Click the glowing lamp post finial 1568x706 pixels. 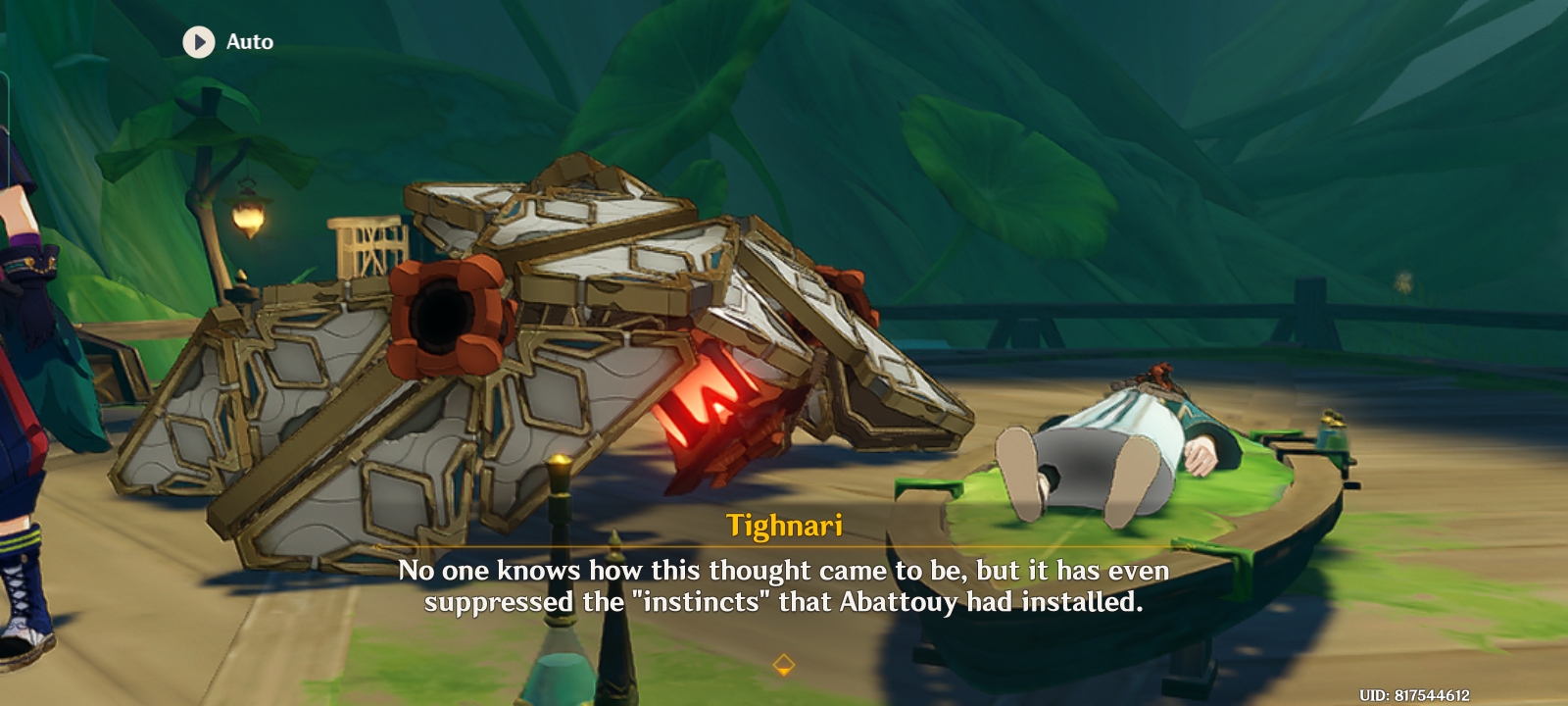tap(559, 458)
